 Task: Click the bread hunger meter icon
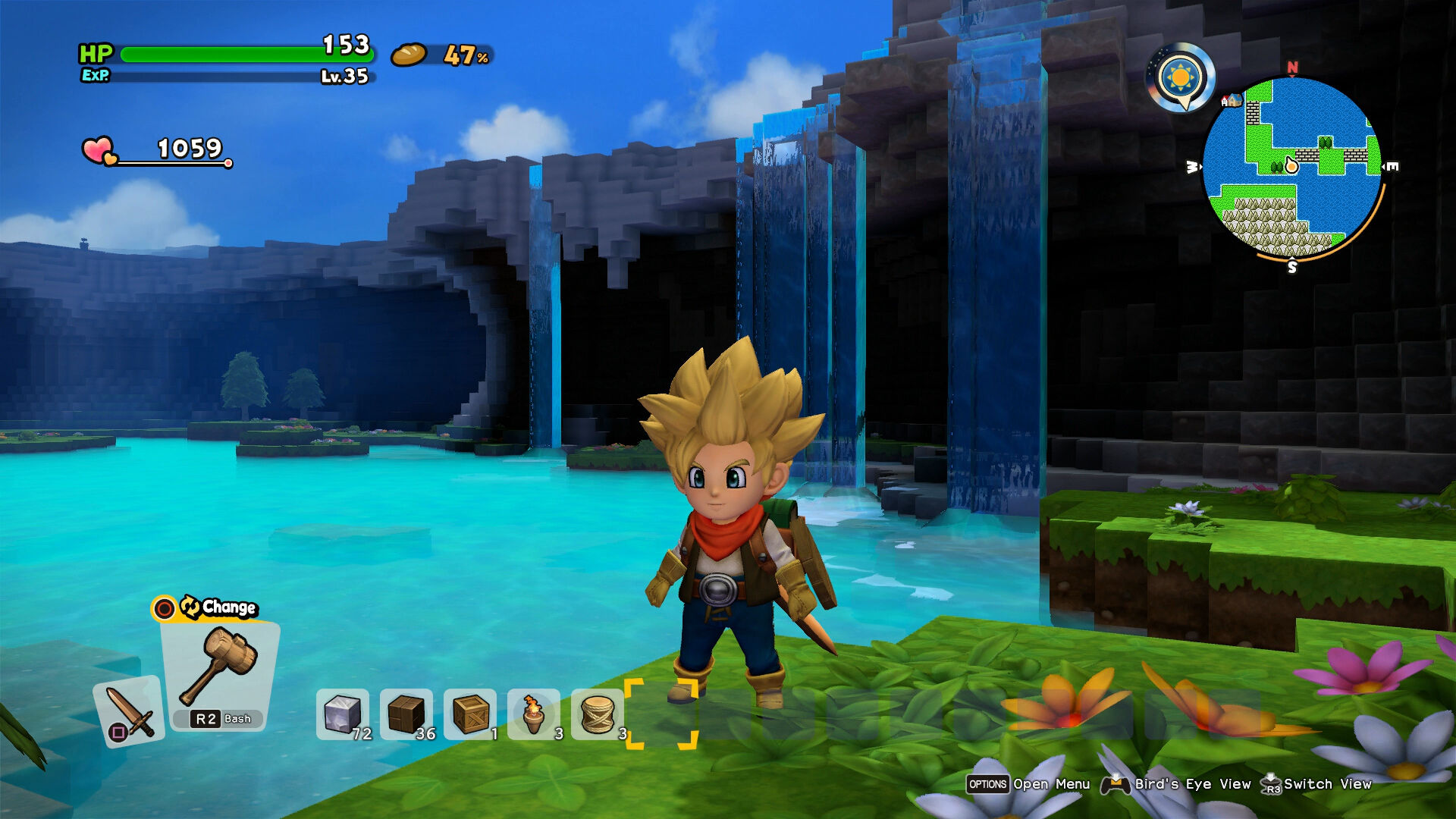(409, 55)
